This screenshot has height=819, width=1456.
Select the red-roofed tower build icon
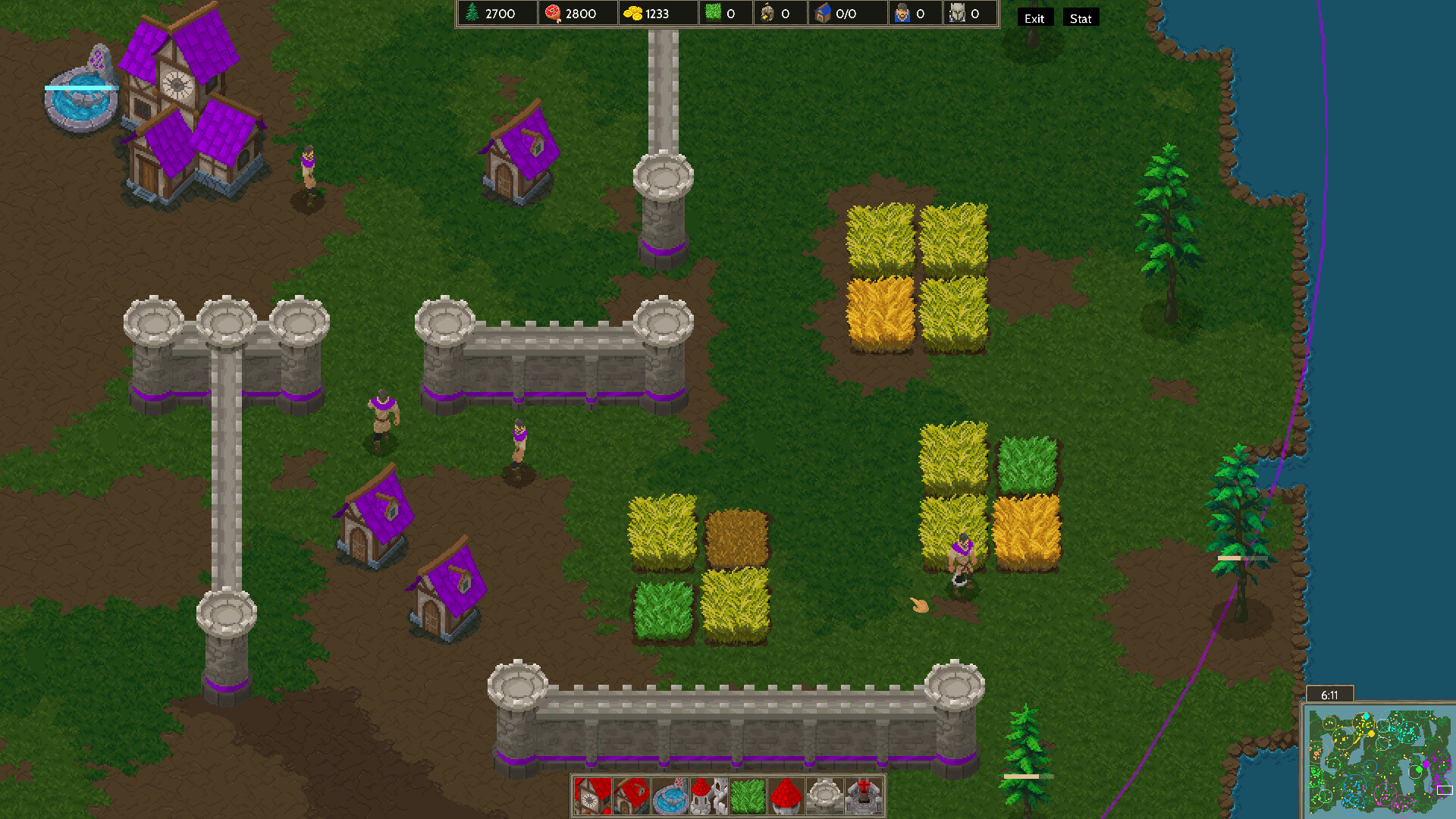click(786, 794)
